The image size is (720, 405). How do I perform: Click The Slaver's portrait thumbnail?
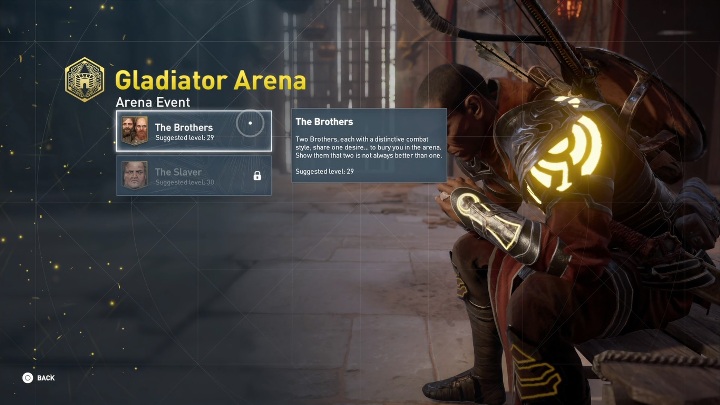[x=135, y=176]
